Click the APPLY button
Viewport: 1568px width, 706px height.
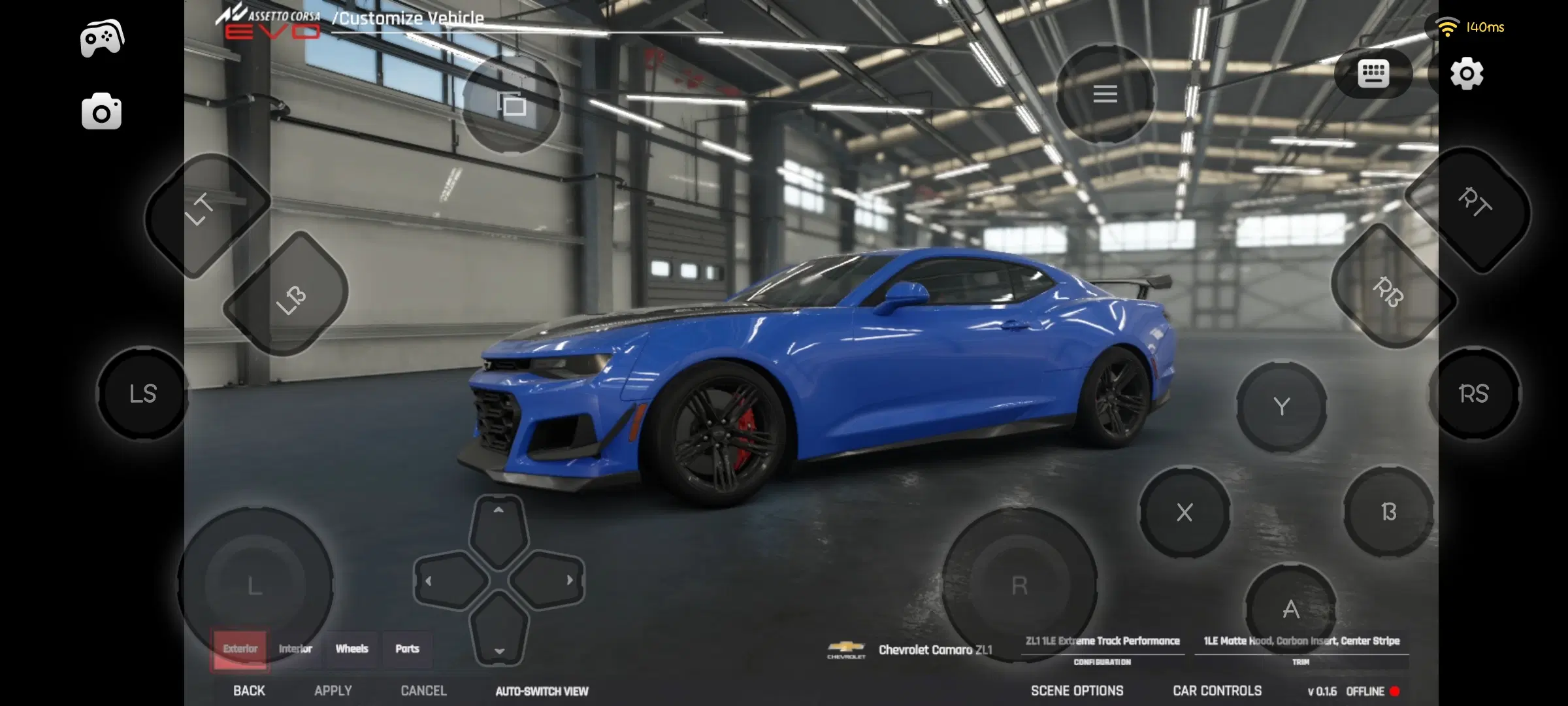pos(333,690)
